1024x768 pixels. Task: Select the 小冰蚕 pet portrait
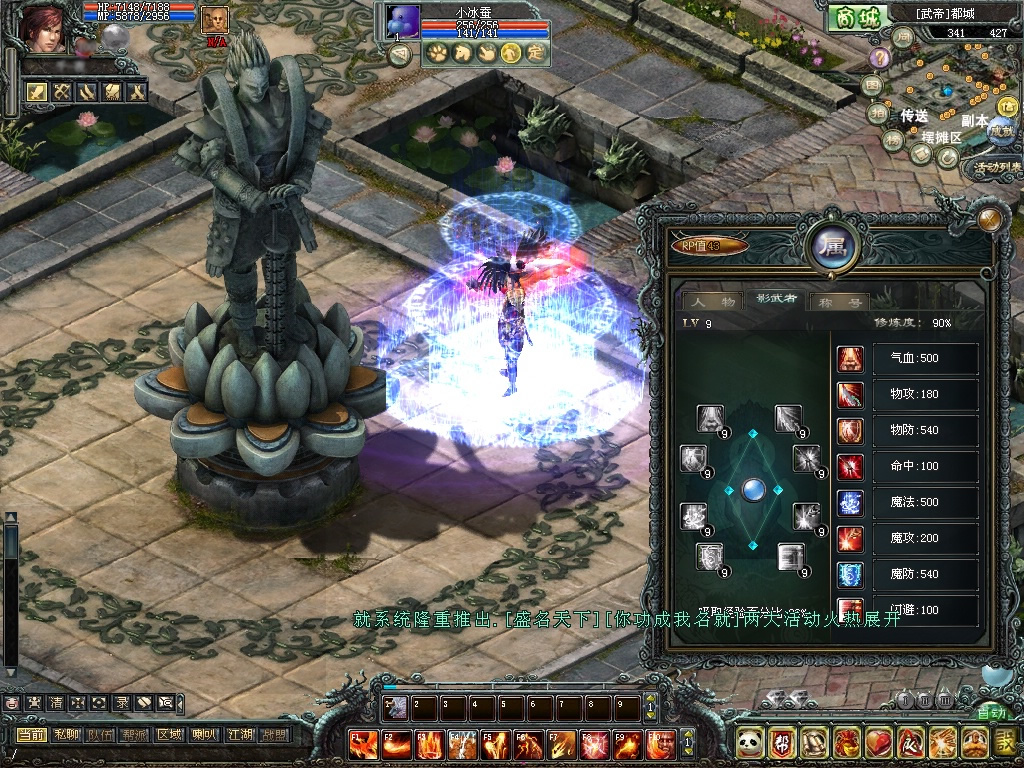click(x=402, y=22)
